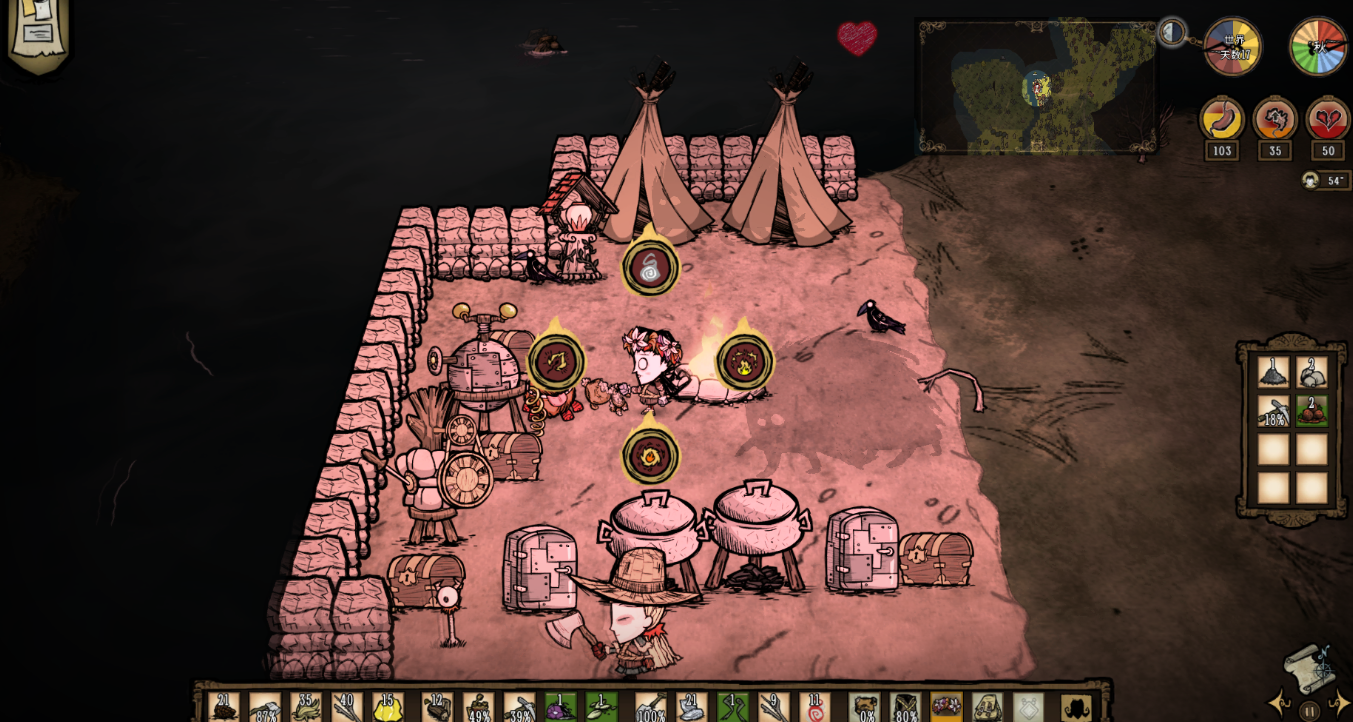Select the pine cone stack slot

[223, 708]
